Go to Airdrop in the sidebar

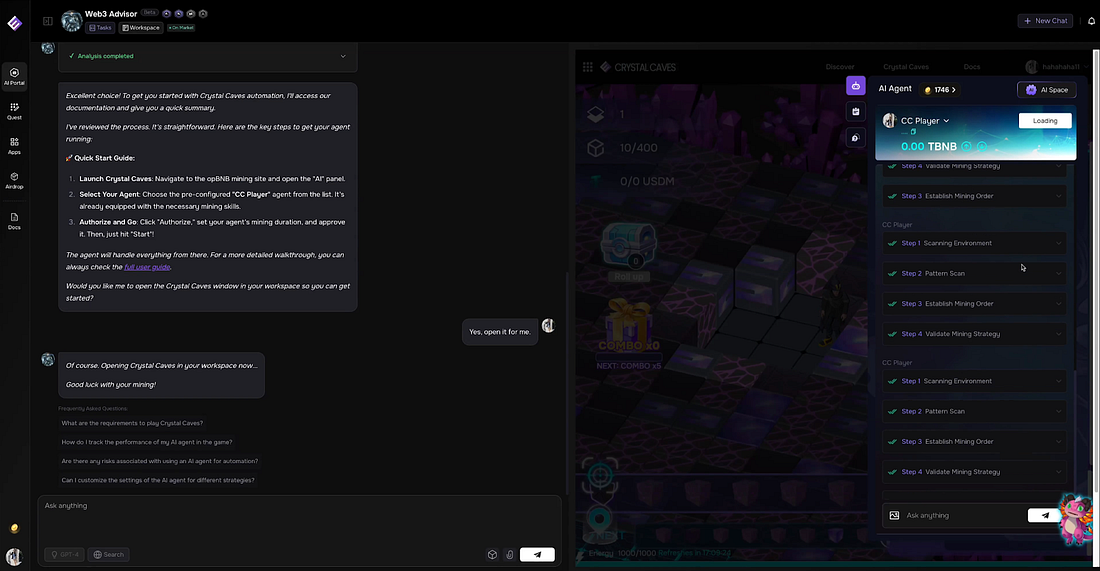[14, 179]
